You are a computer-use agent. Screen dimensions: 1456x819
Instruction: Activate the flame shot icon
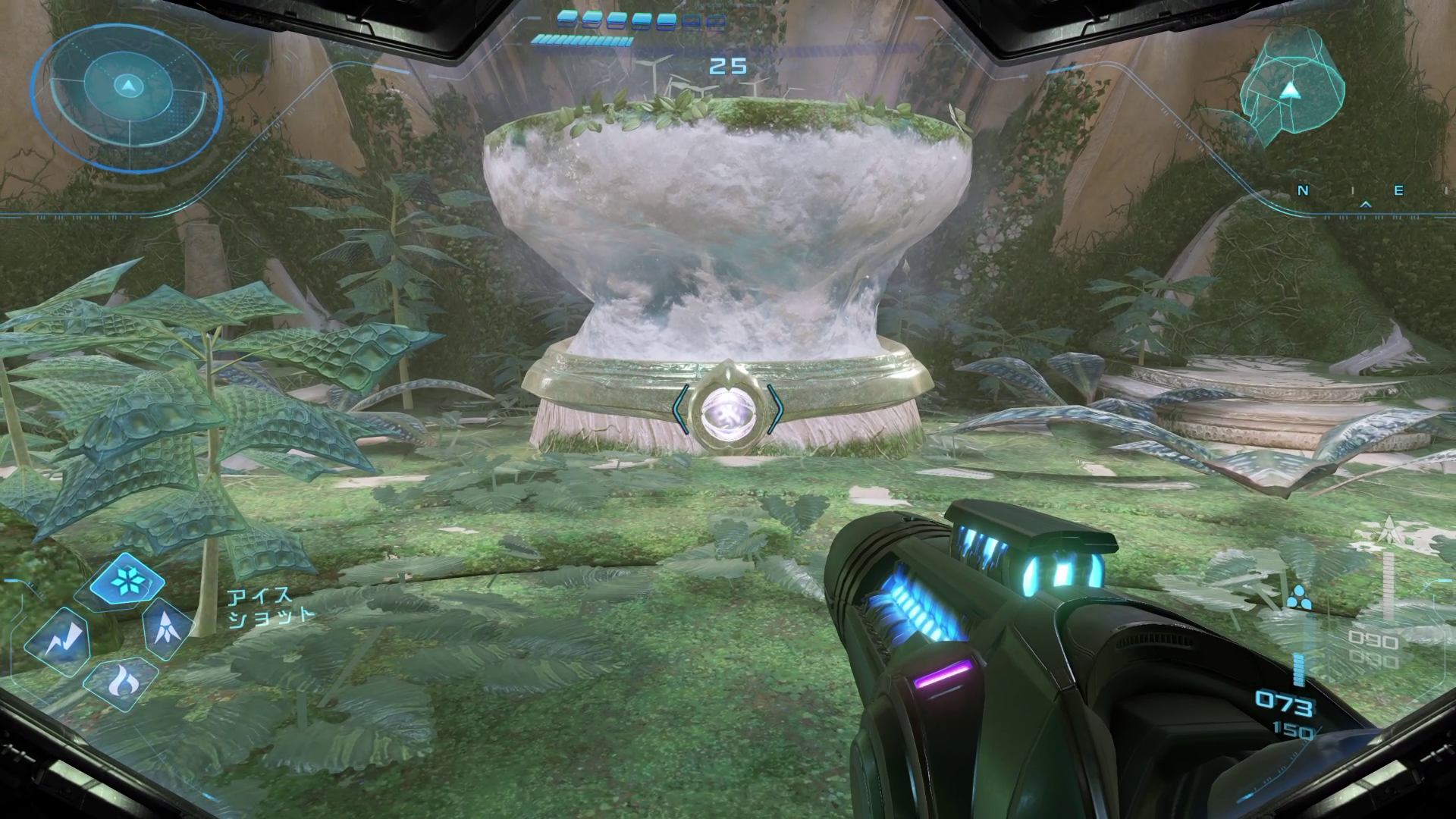[x=121, y=684]
